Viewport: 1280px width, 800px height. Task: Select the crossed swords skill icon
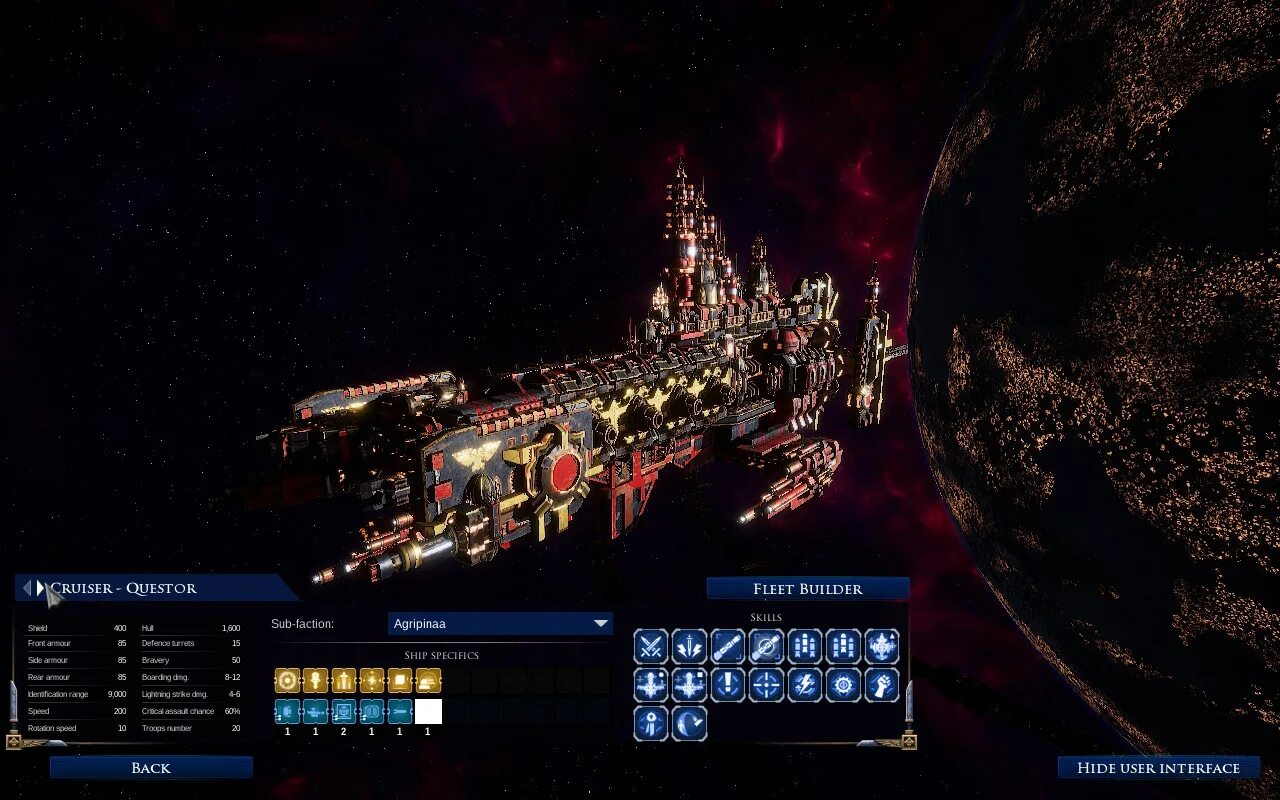click(651, 647)
